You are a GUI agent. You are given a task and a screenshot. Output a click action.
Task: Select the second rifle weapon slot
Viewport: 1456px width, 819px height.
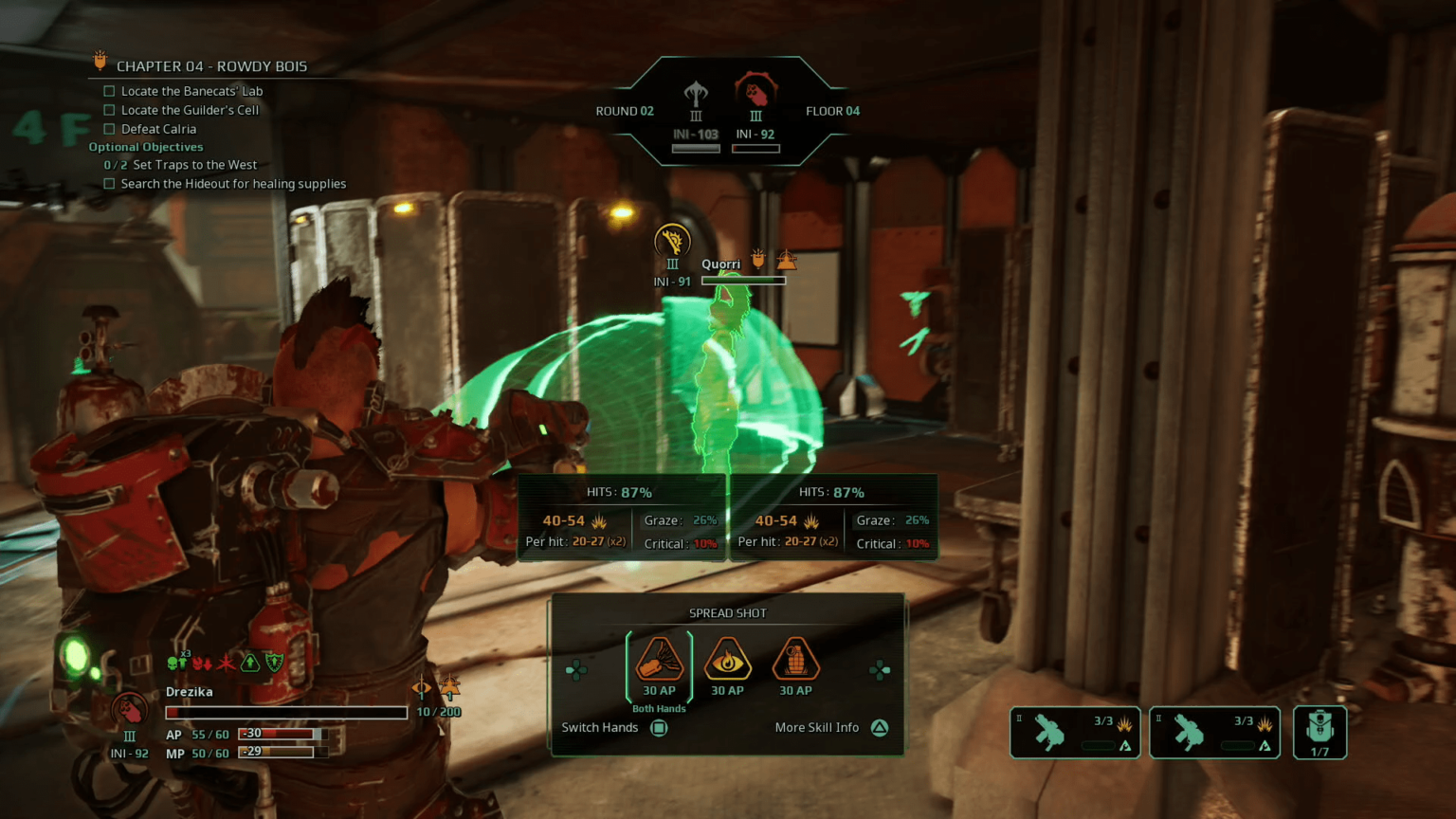pyautogui.click(x=1214, y=732)
